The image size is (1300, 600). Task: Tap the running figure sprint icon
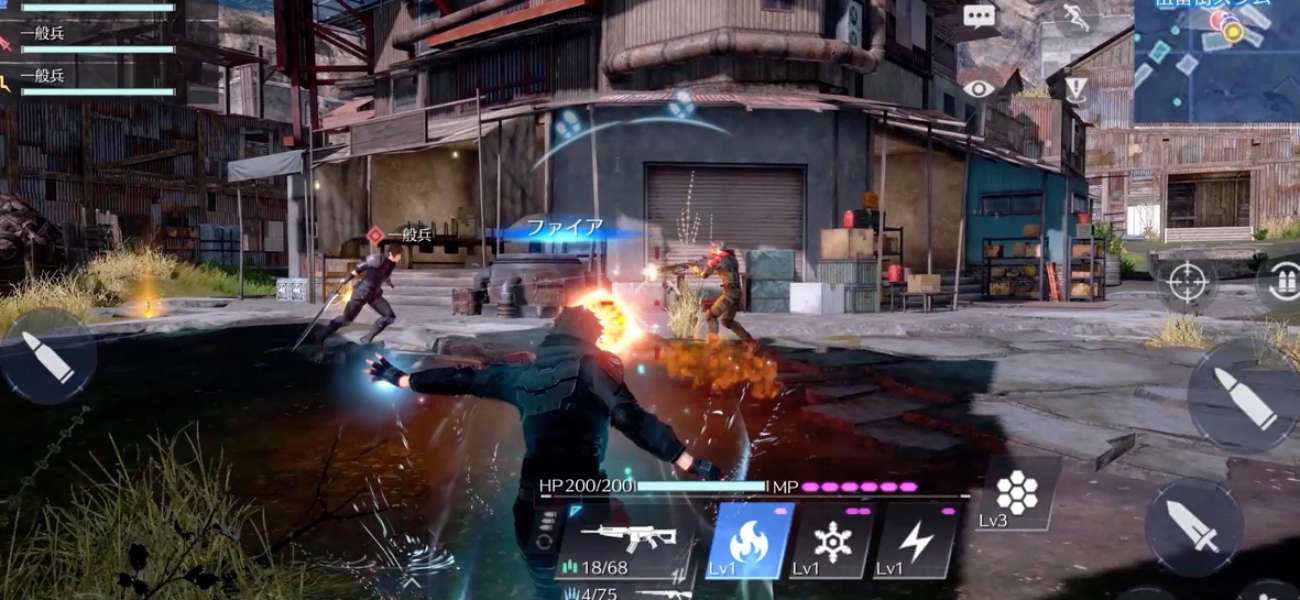pos(1075,15)
